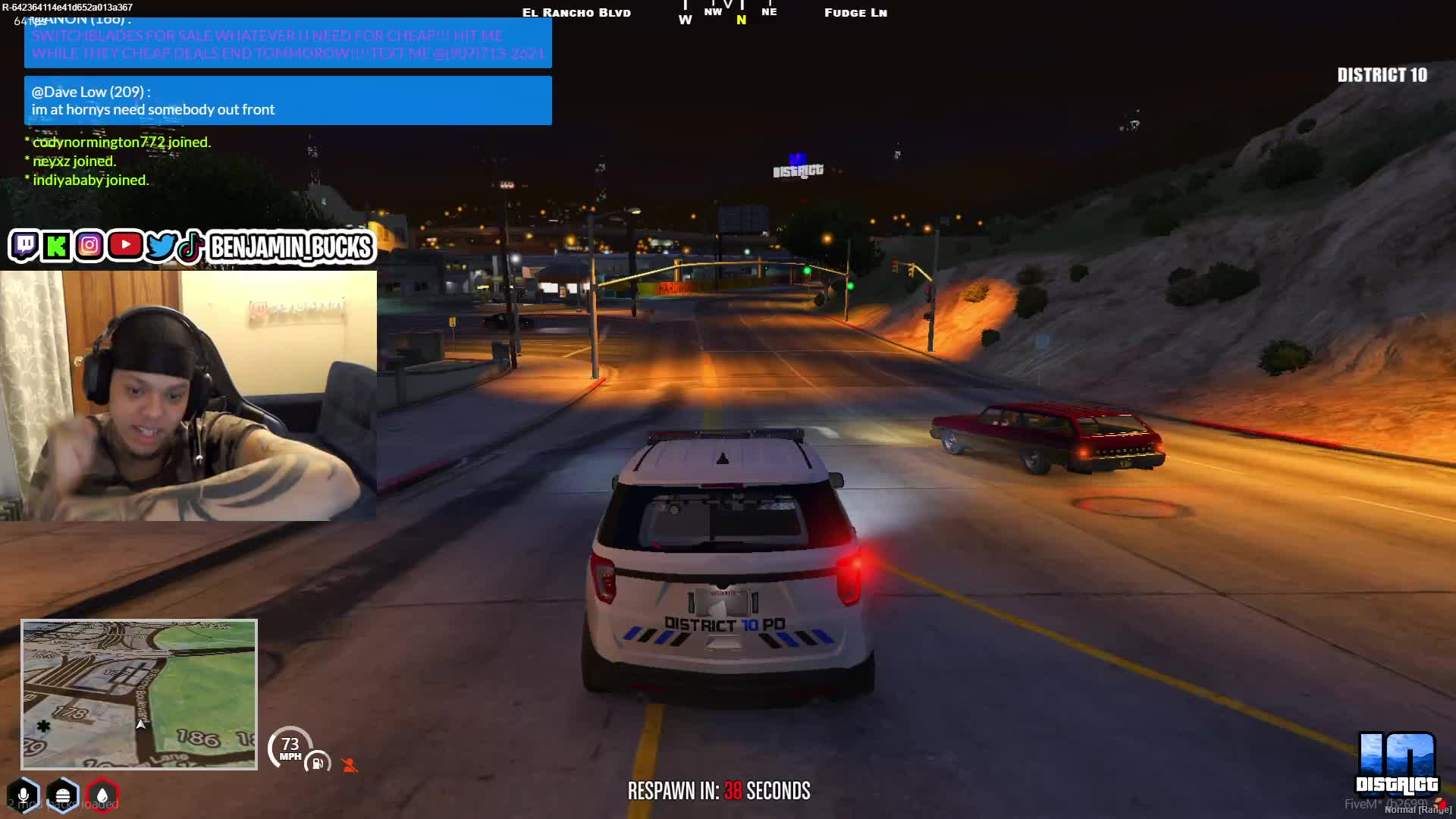This screenshot has width=1456, height=819.
Task: Click the District 10 logo badge
Action: pyautogui.click(x=1396, y=762)
